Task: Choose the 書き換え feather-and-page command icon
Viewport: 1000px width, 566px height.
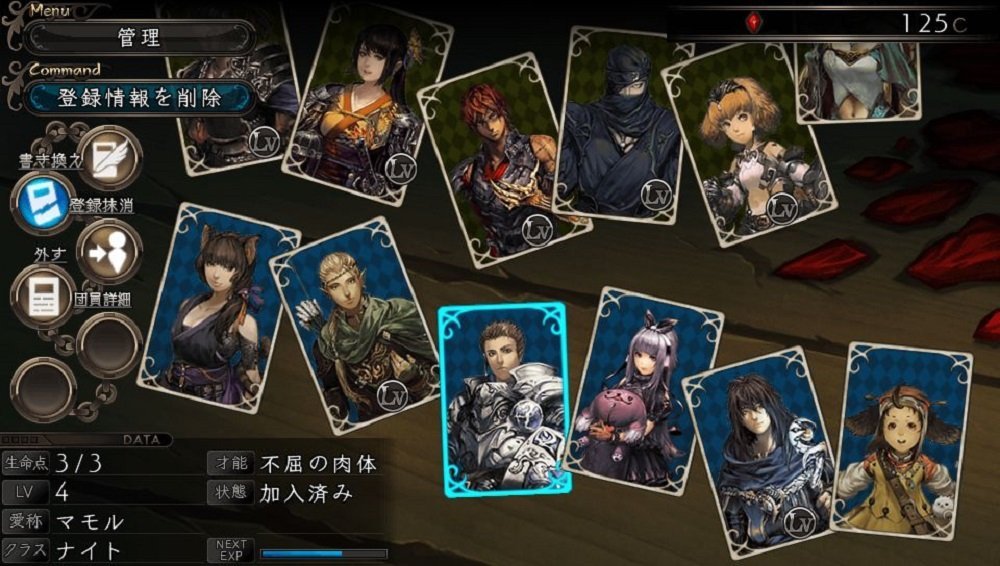Action: pyautogui.click(x=108, y=158)
